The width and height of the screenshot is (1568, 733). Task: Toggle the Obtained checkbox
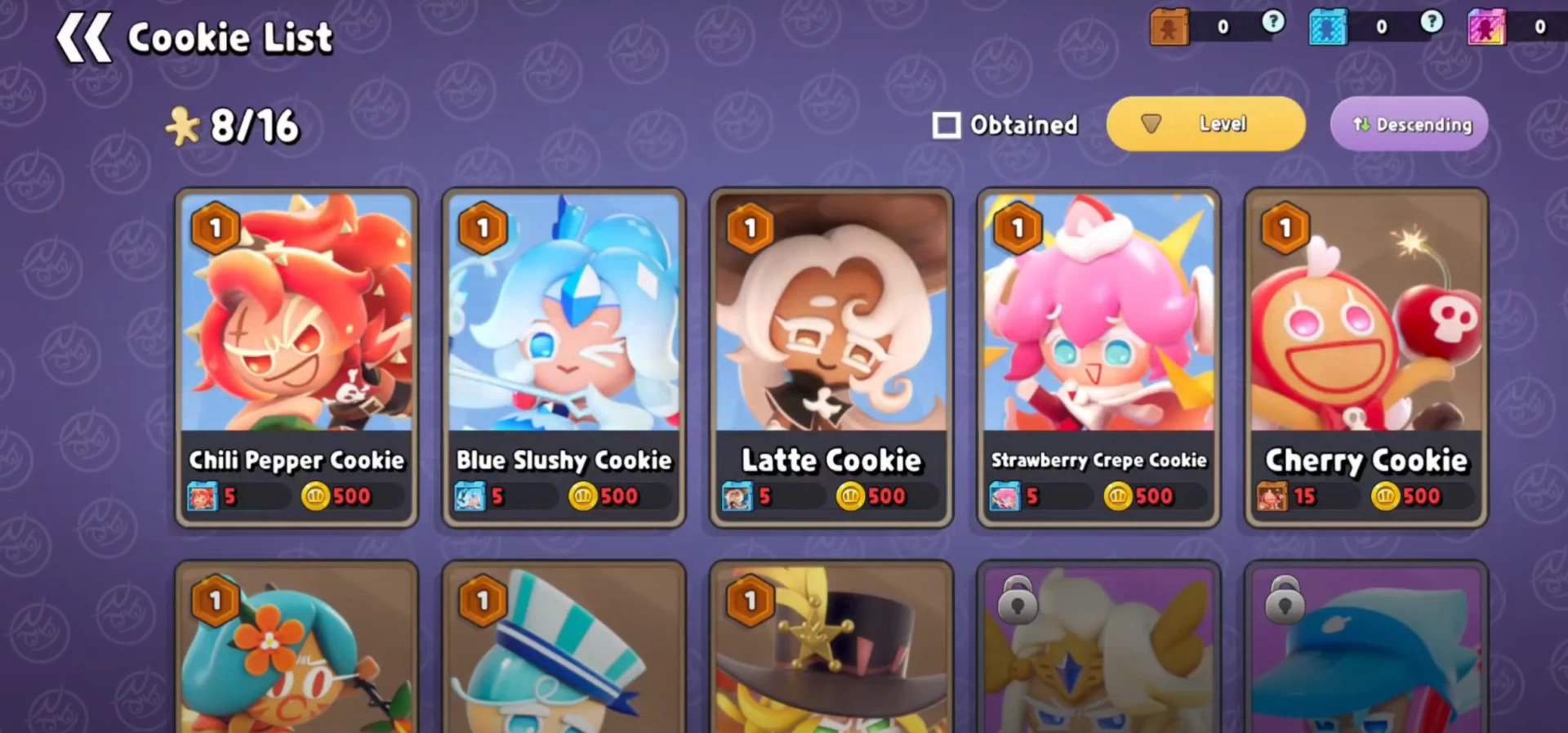coord(947,125)
